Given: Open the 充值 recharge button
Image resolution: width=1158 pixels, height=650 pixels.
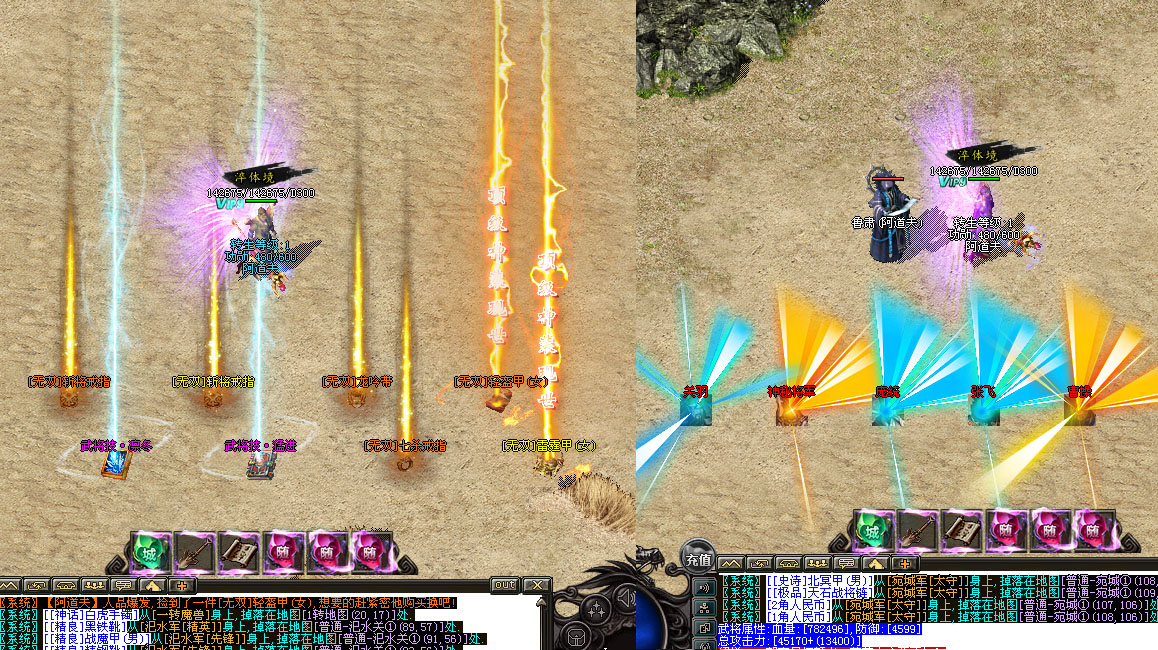Looking at the screenshot, I should pyautogui.click(x=697, y=560).
